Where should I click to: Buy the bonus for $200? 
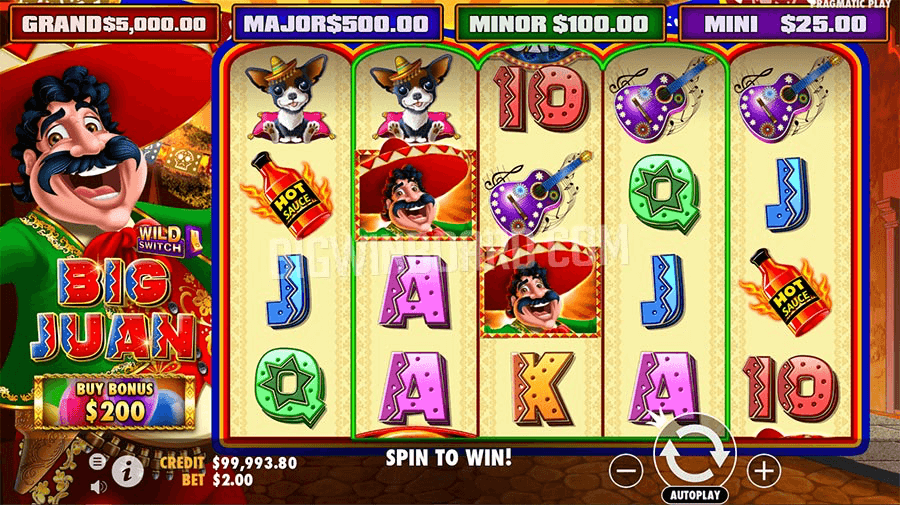[114, 401]
